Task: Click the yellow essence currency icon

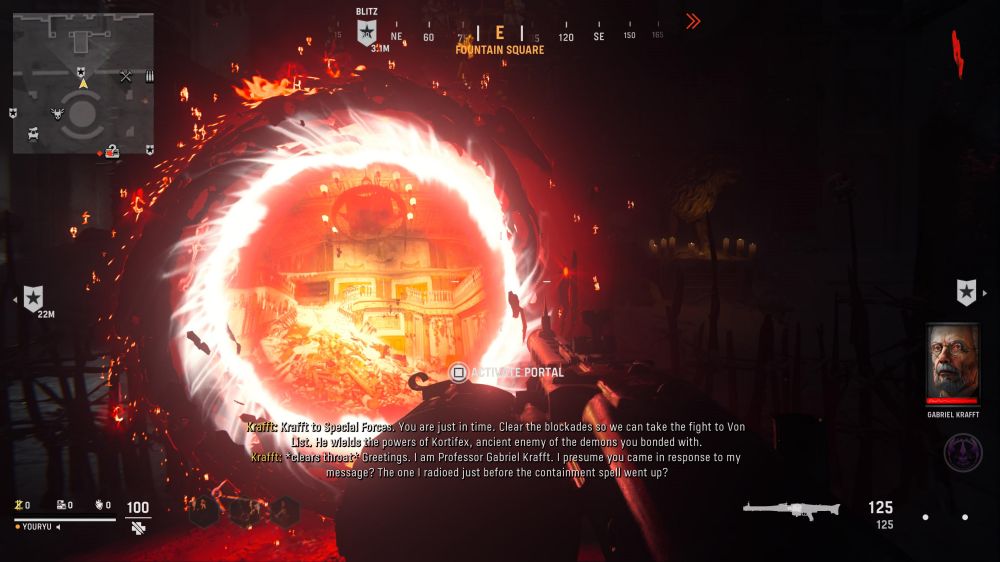Action: pos(19,506)
